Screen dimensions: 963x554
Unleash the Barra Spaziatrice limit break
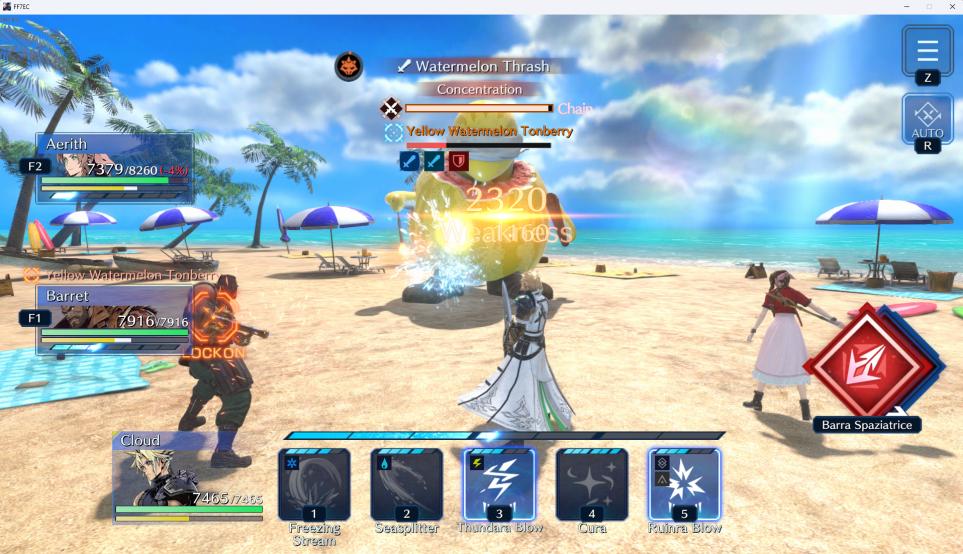click(x=868, y=364)
